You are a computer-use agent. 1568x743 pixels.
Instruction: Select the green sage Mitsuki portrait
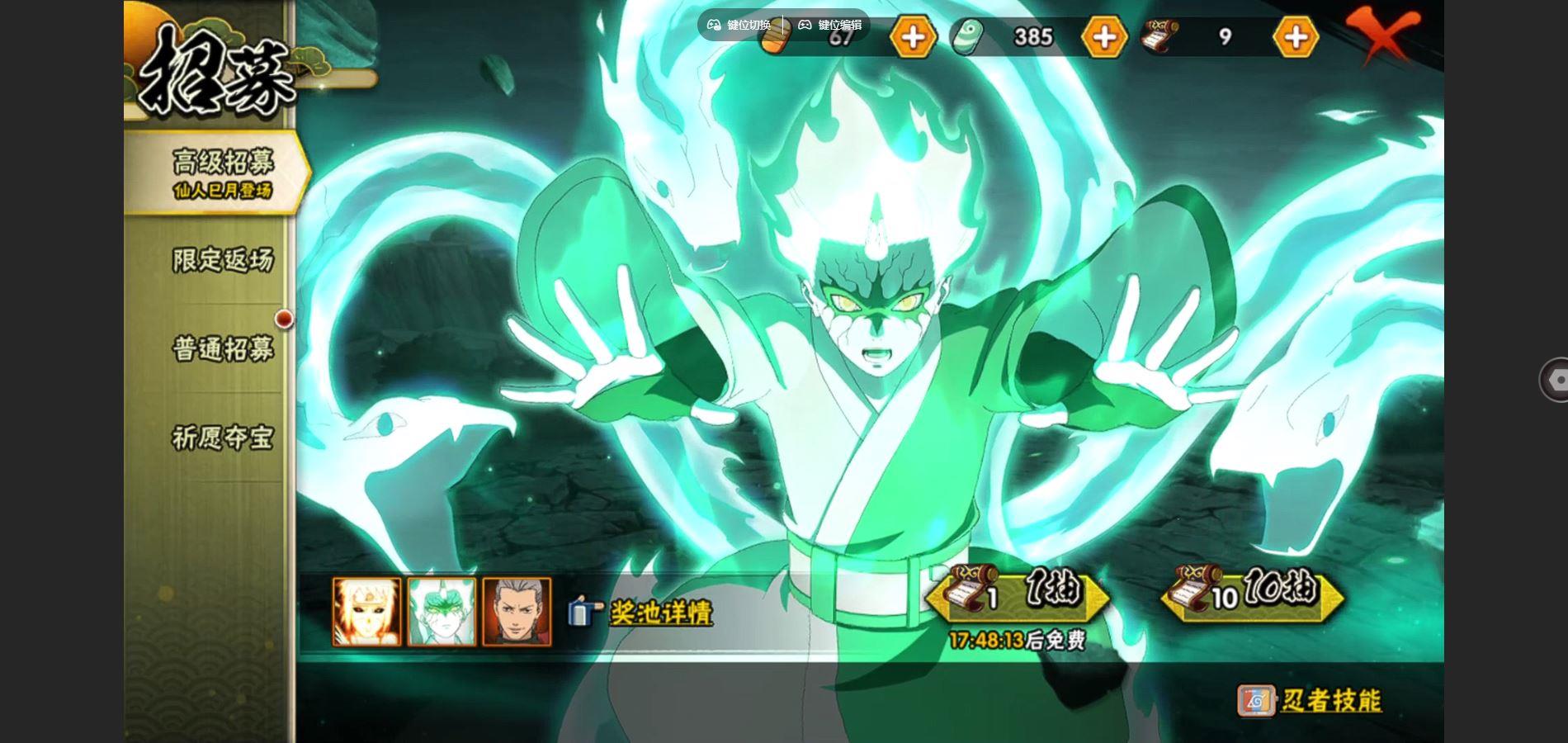point(442,612)
